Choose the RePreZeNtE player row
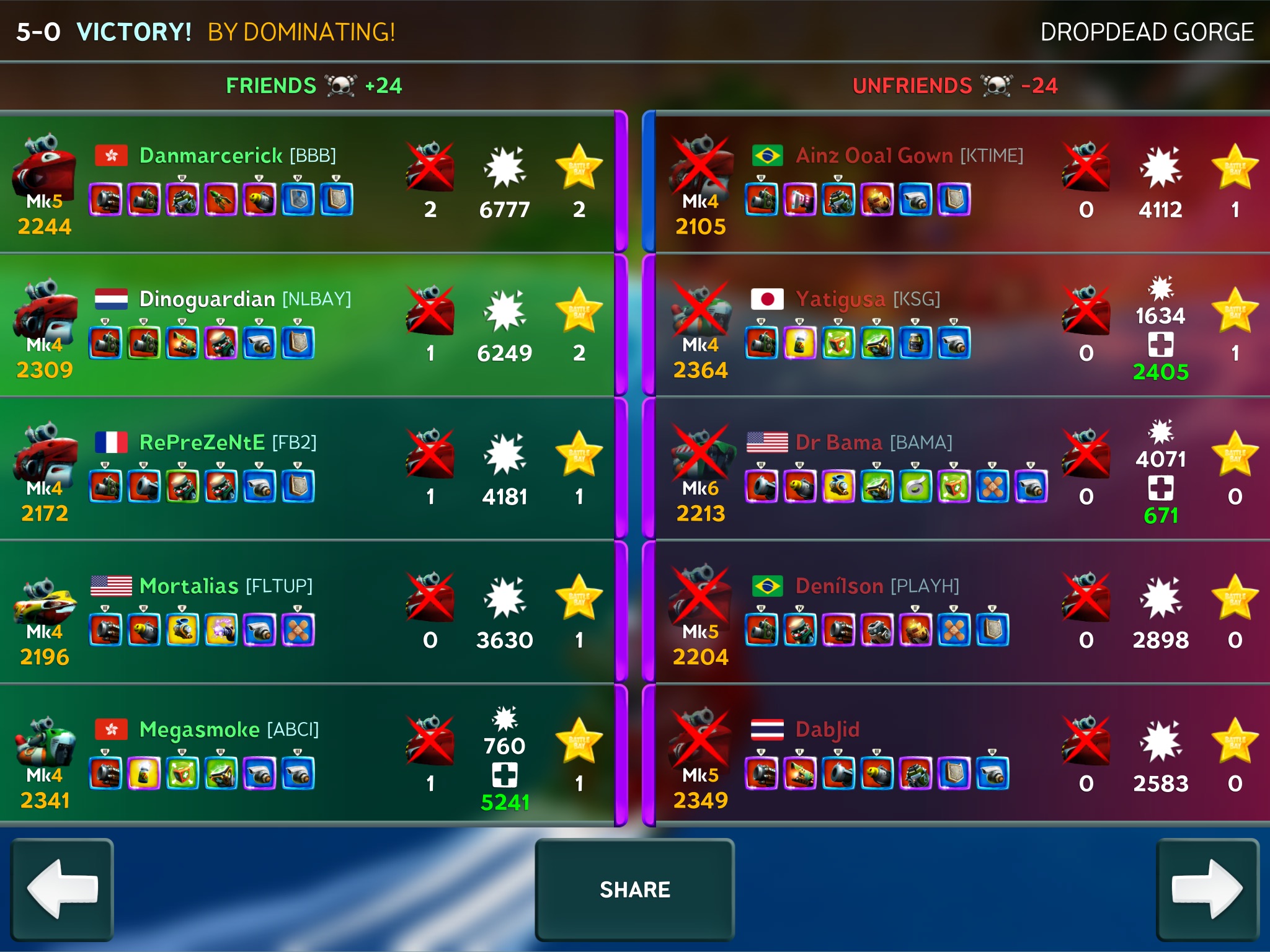 point(307,469)
